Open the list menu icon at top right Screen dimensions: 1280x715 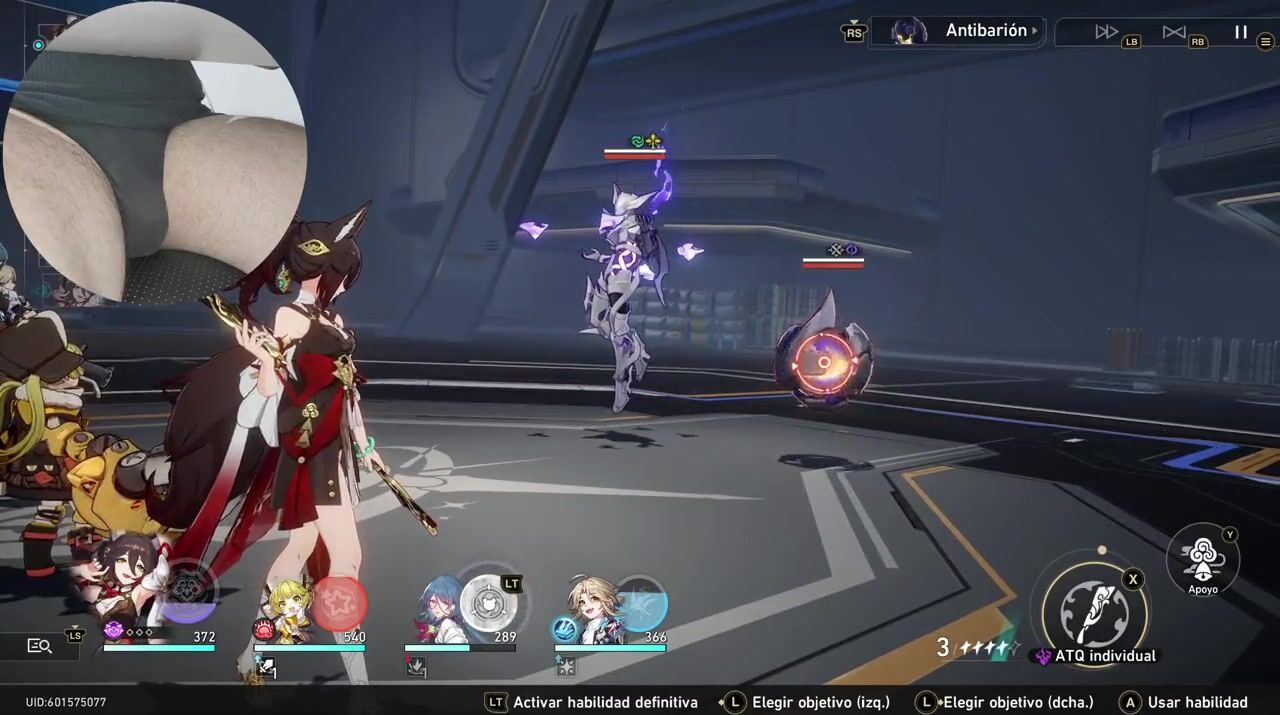(1266, 42)
